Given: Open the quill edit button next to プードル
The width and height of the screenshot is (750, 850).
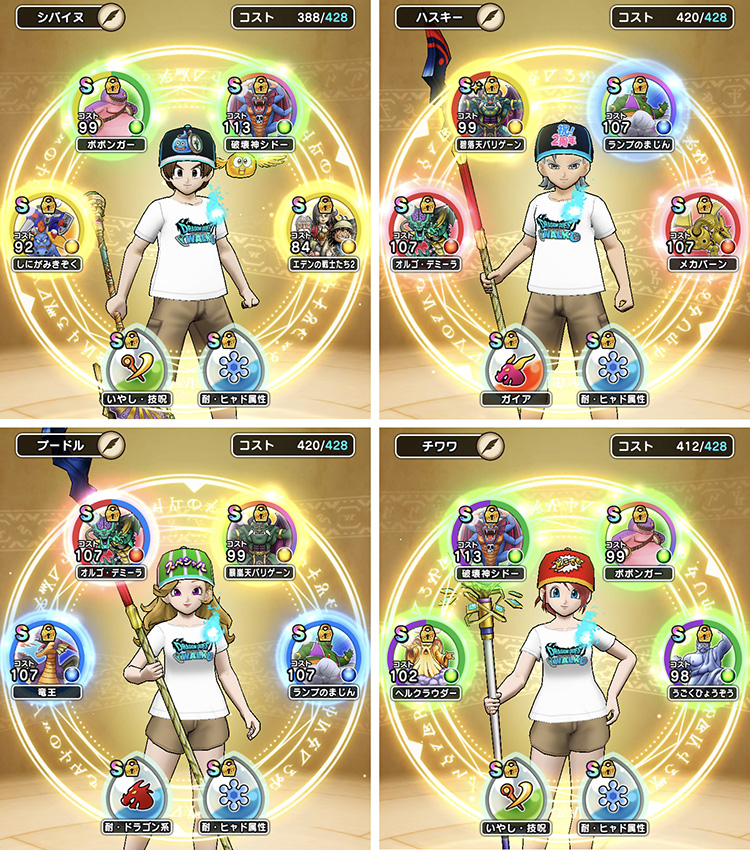Looking at the screenshot, I should coord(112,444).
